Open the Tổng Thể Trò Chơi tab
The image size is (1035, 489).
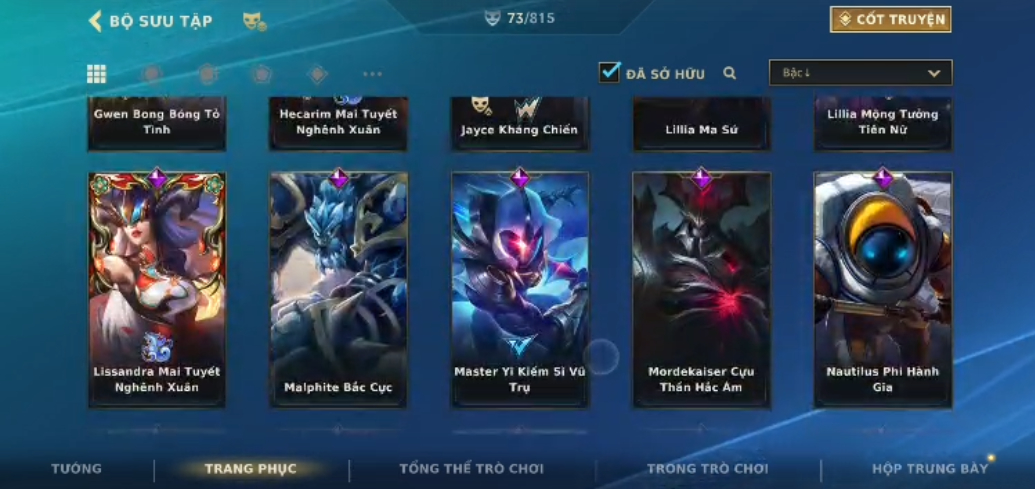(471, 469)
